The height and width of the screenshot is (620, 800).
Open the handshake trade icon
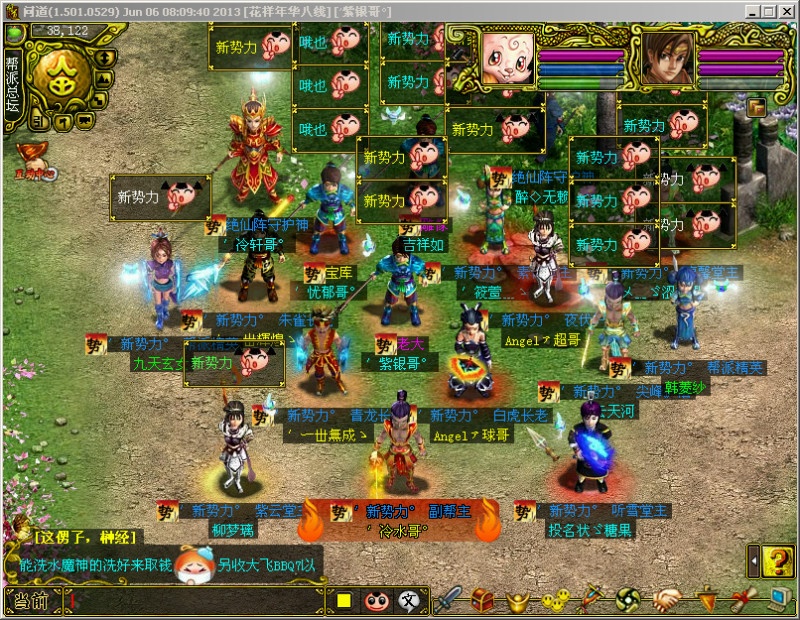(x=669, y=600)
